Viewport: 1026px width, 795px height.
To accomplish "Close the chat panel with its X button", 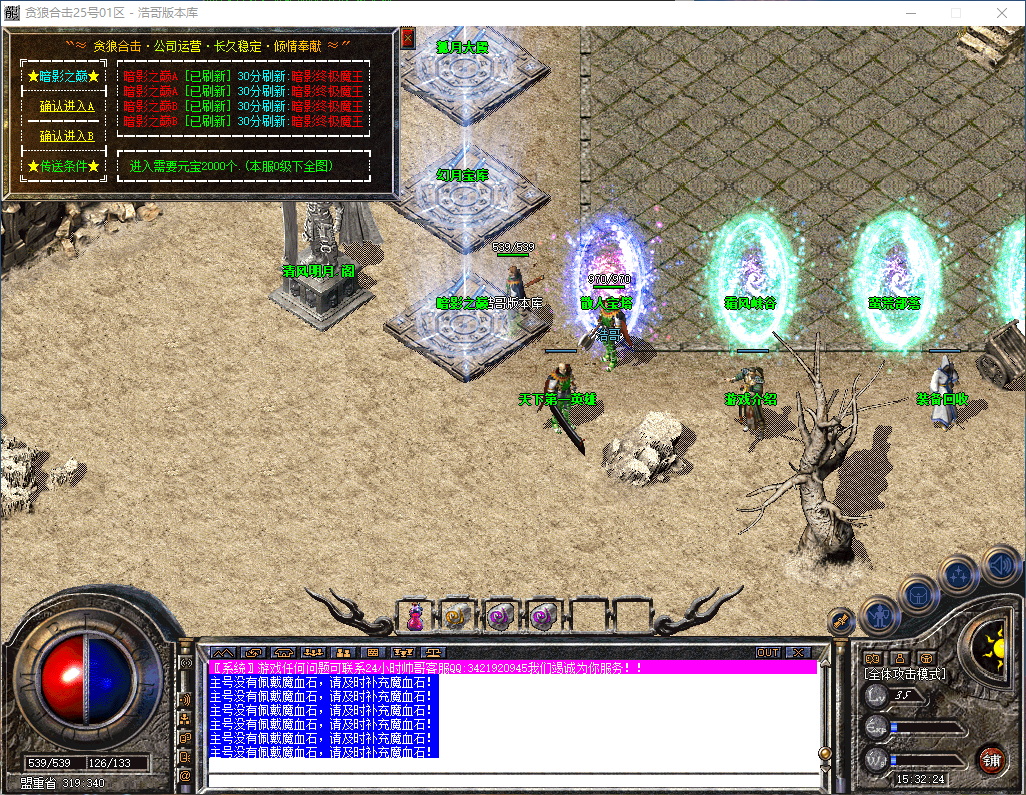I will click(x=797, y=652).
